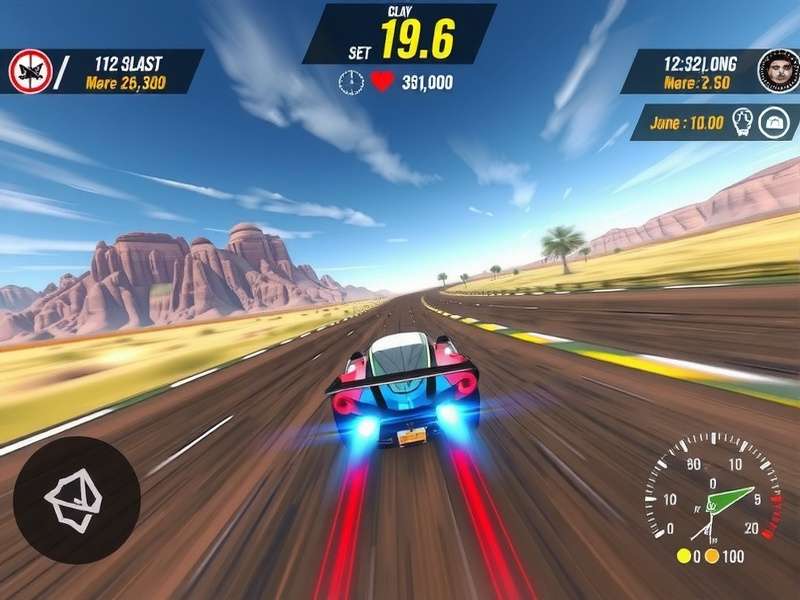This screenshot has height=600, width=800.
Task: Click the clock icon beside the red heart
Action: [351, 83]
